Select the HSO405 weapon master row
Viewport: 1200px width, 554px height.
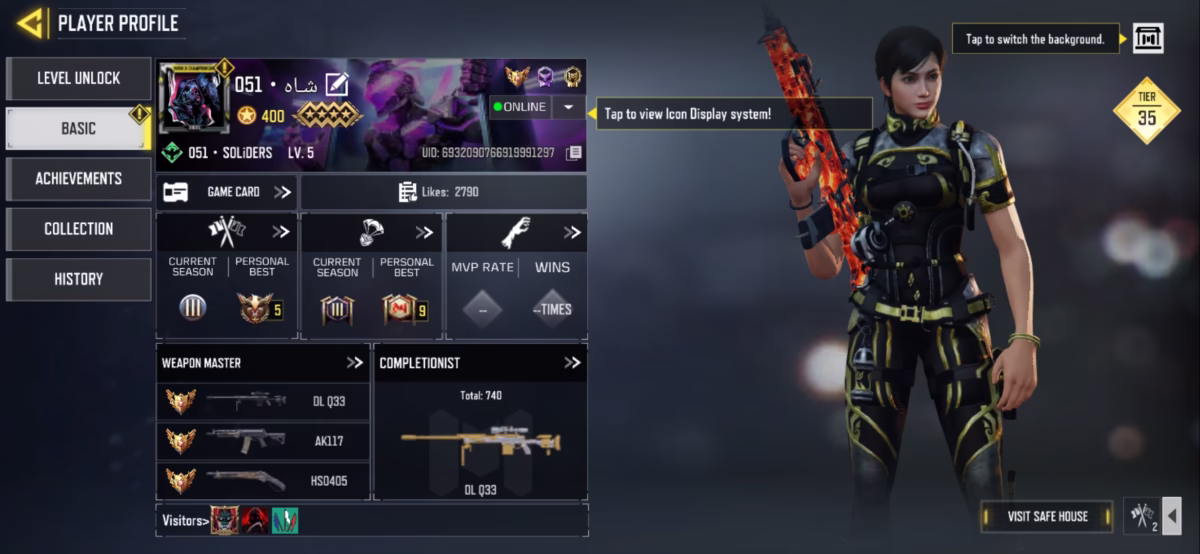[263, 481]
